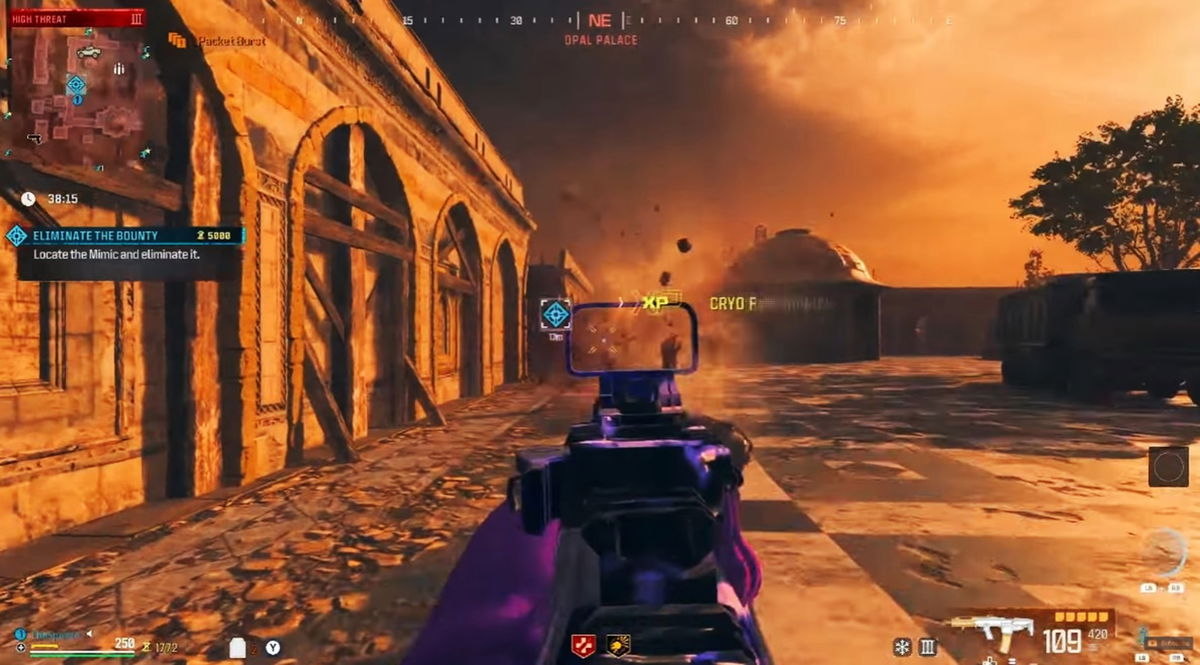Select the white armor plate icon
This screenshot has height=665, width=1200.
click(x=238, y=647)
